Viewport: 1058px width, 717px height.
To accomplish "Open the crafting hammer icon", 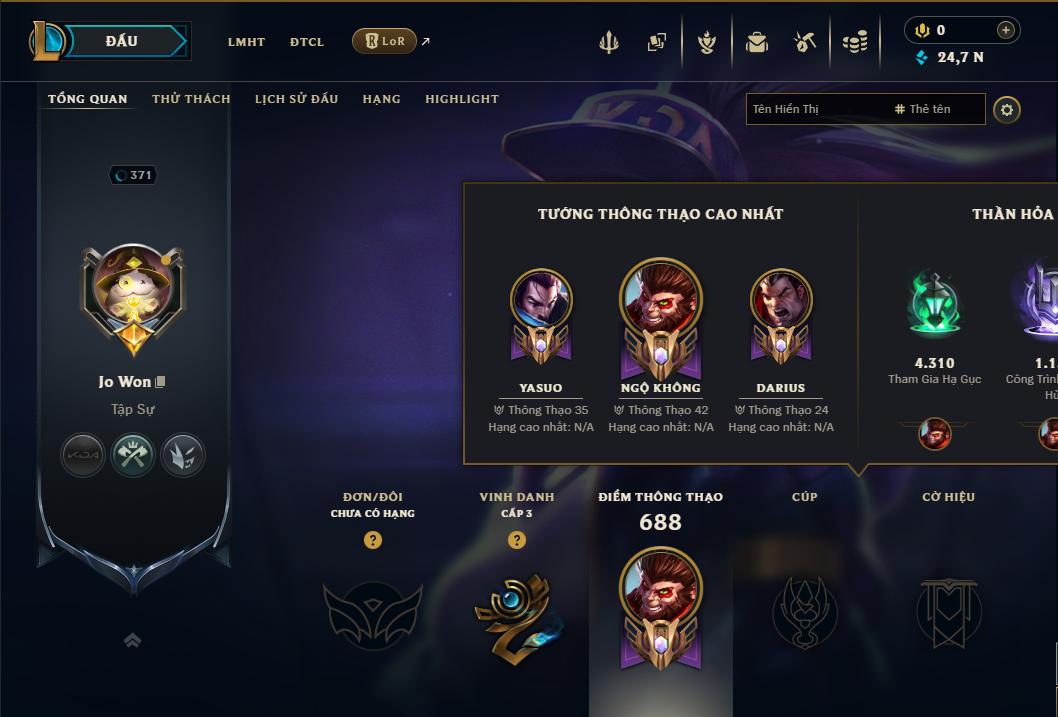I will tap(805, 42).
